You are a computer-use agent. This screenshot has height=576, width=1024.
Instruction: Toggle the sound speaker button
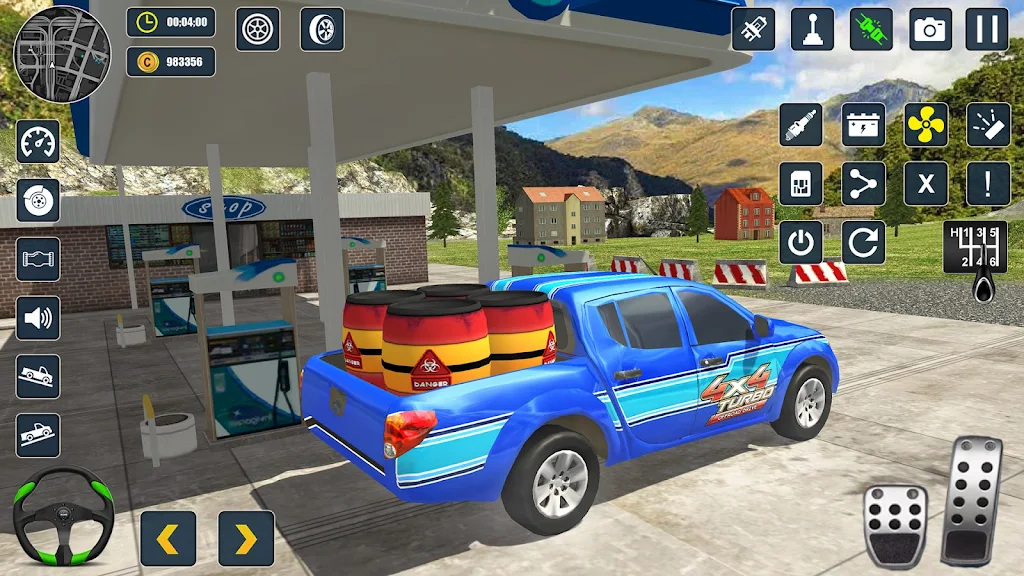click(x=38, y=318)
